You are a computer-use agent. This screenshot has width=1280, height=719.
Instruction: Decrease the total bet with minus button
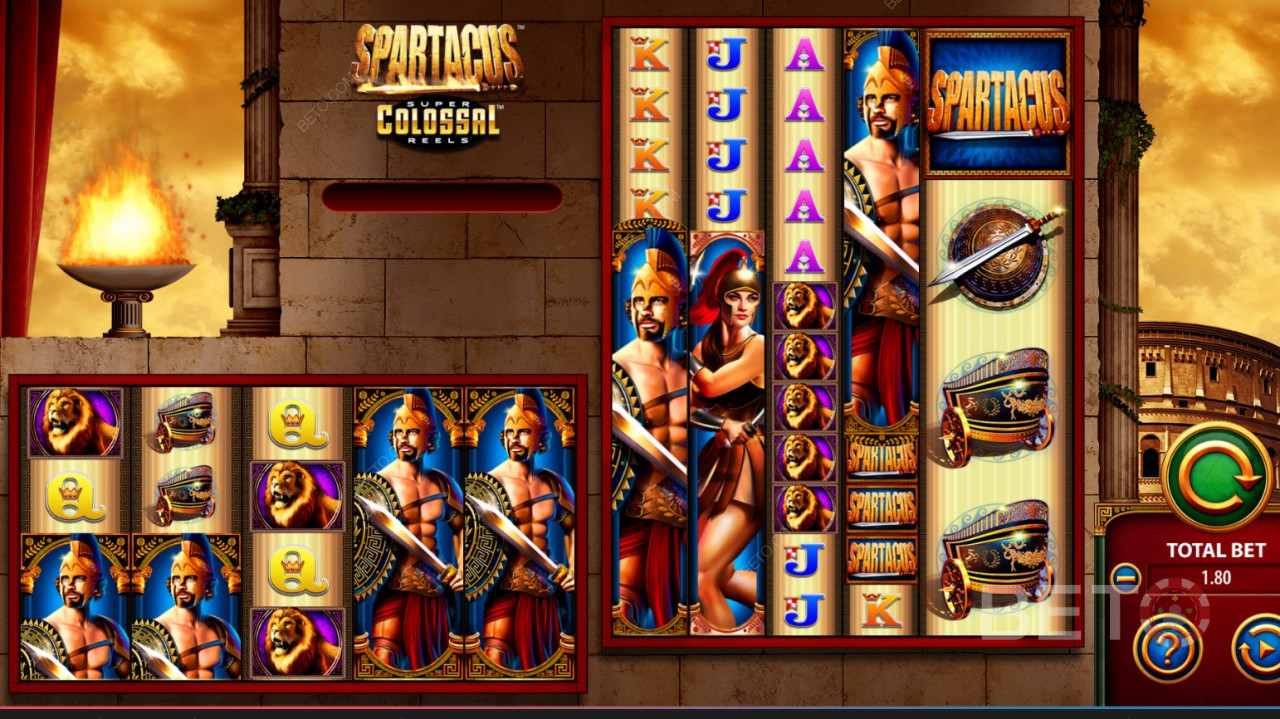coord(1125,578)
